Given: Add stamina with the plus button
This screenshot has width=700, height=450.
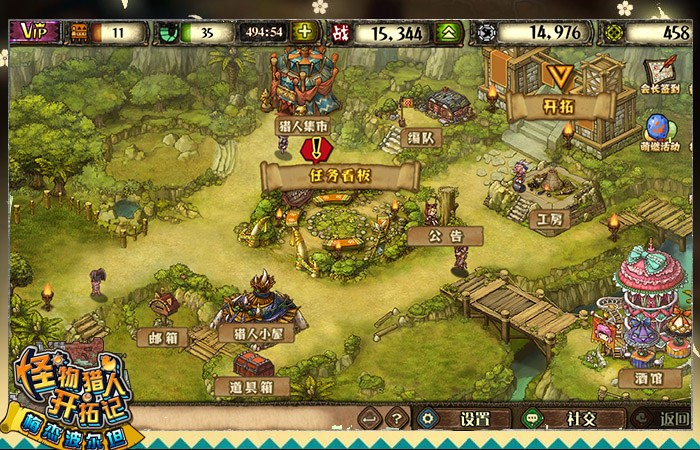Looking at the screenshot, I should tap(305, 33).
